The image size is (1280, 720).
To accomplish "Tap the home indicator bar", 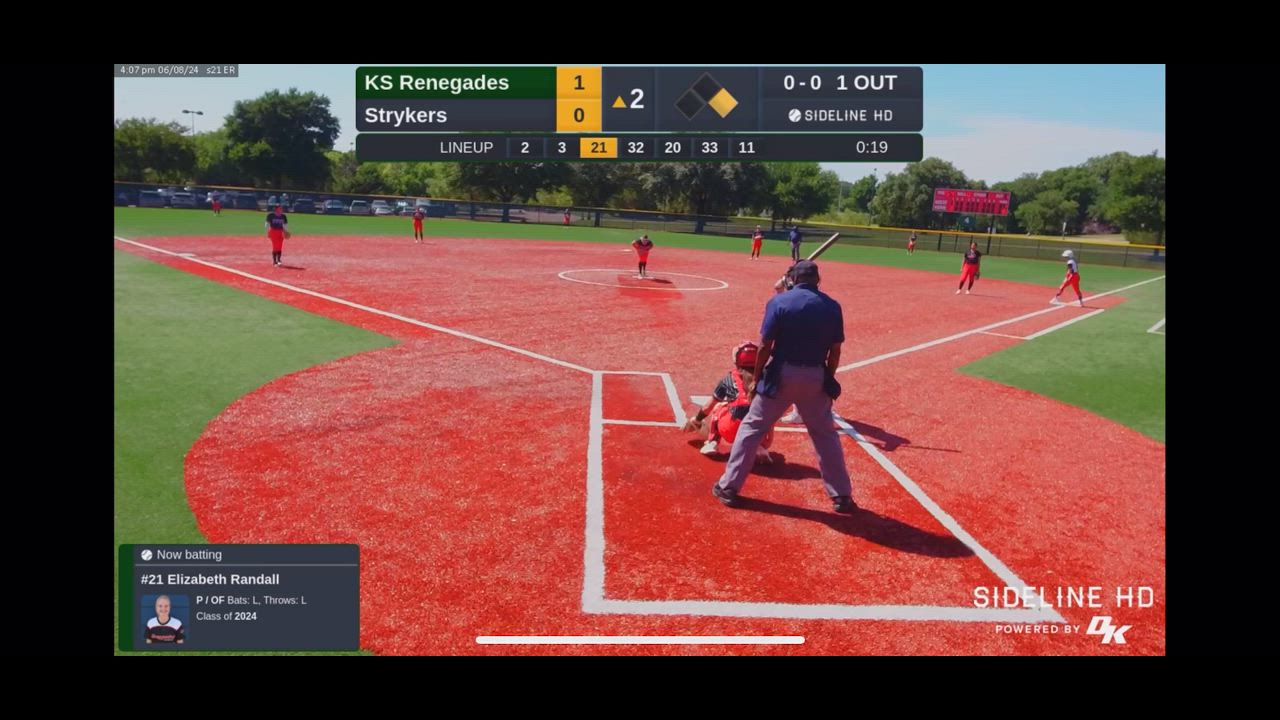I will (x=640, y=640).
